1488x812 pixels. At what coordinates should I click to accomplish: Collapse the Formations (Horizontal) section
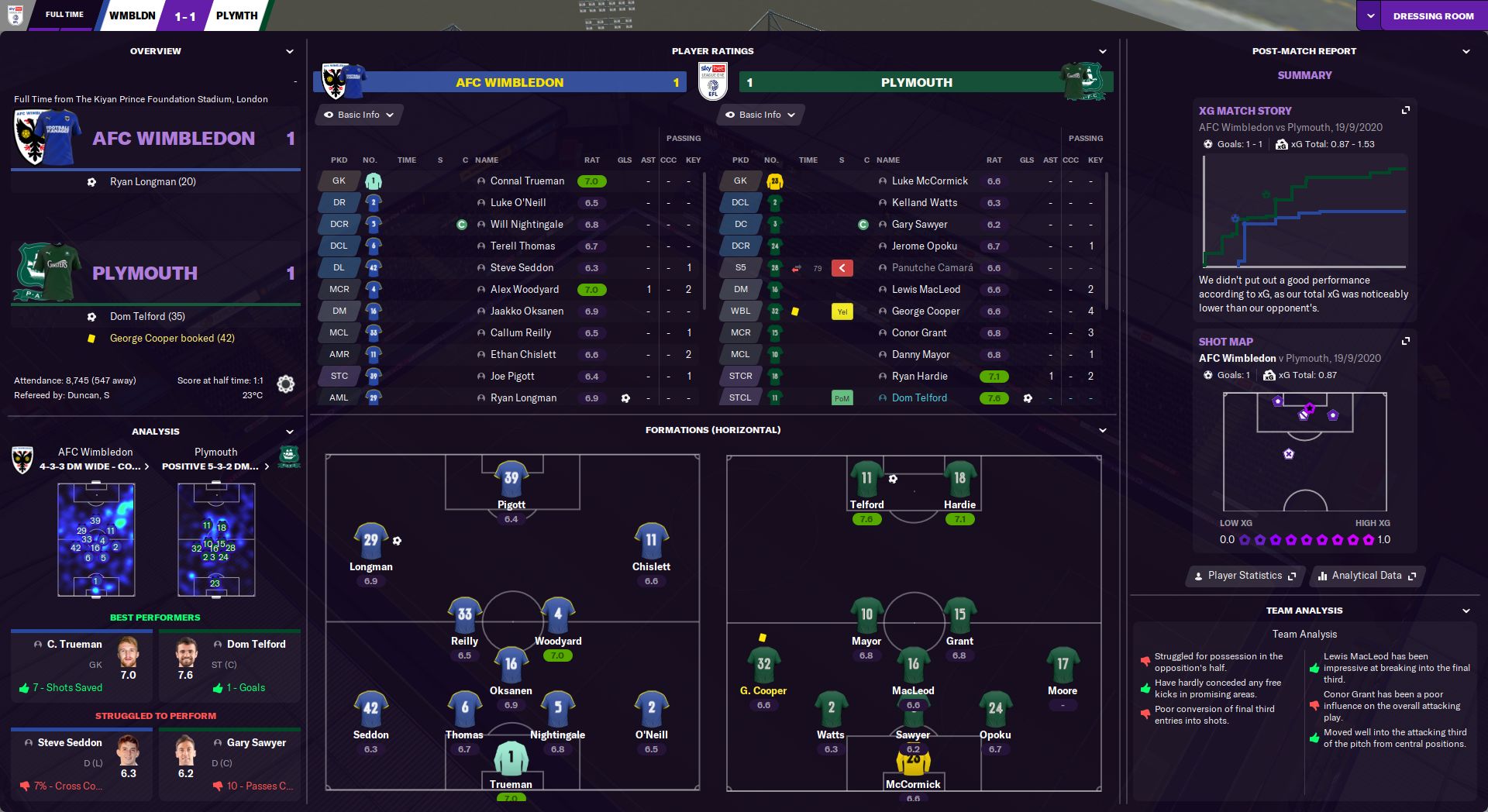click(x=1104, y=429)
